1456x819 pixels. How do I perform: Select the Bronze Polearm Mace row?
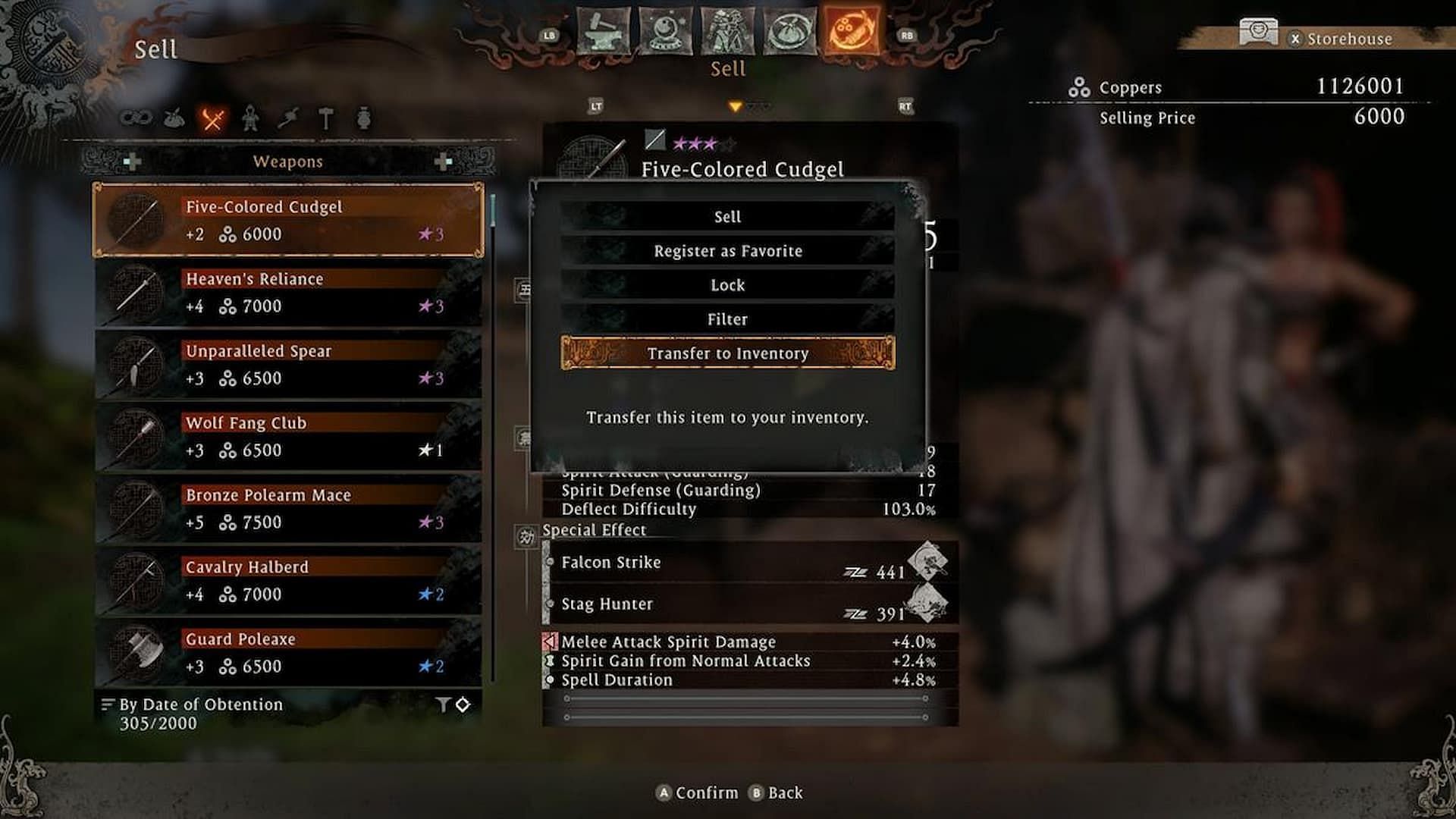point(288,509)
